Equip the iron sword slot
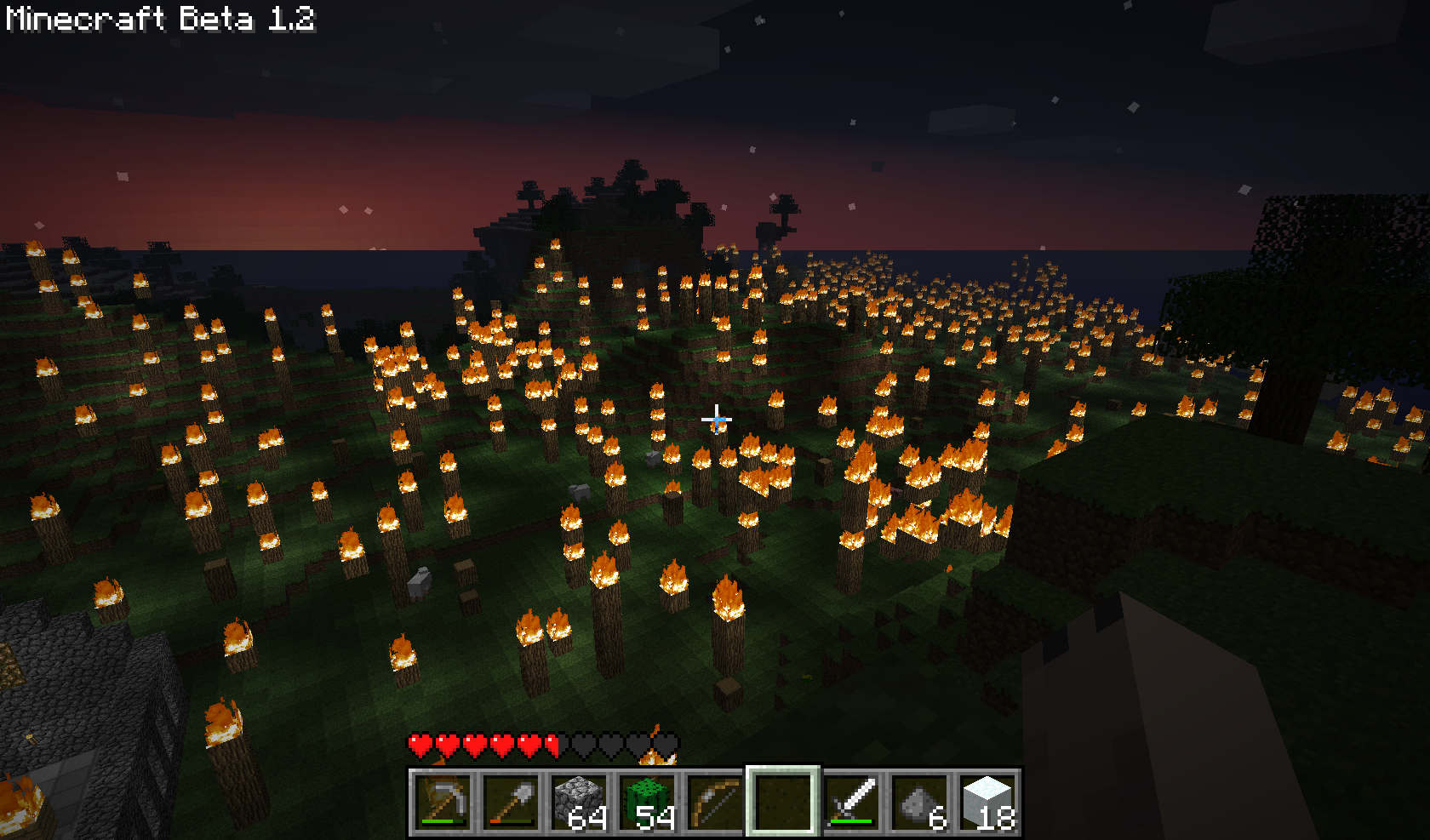Viewport: 1430px width, 840px height. tap(851, 802)
